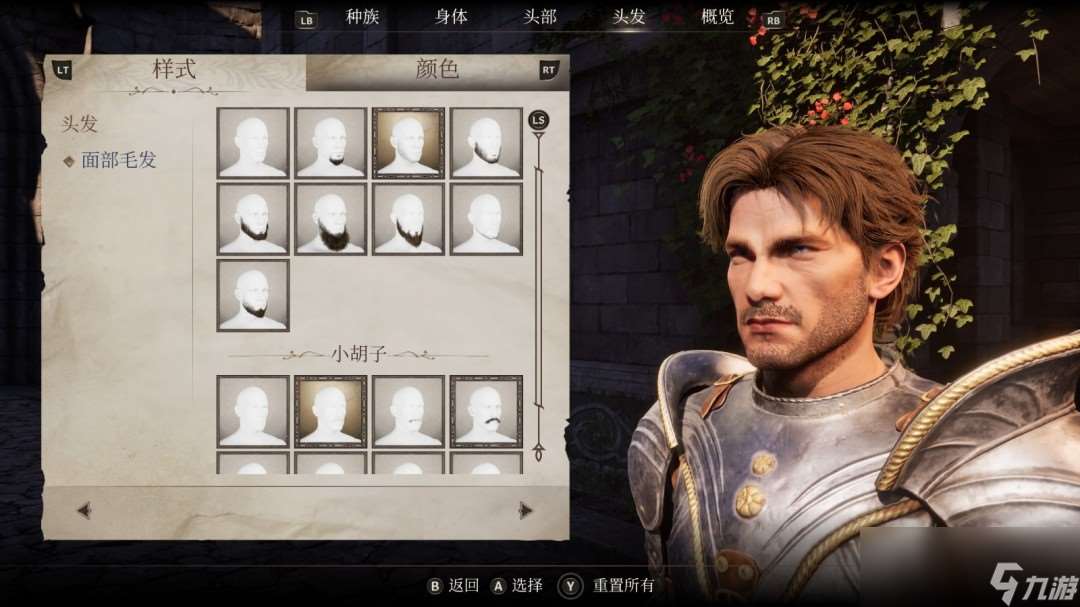Switch to the 样式 (style) sub-tab
This screenshot has width=1080, height=607.
pyautogui.click(x=174, y=70)
